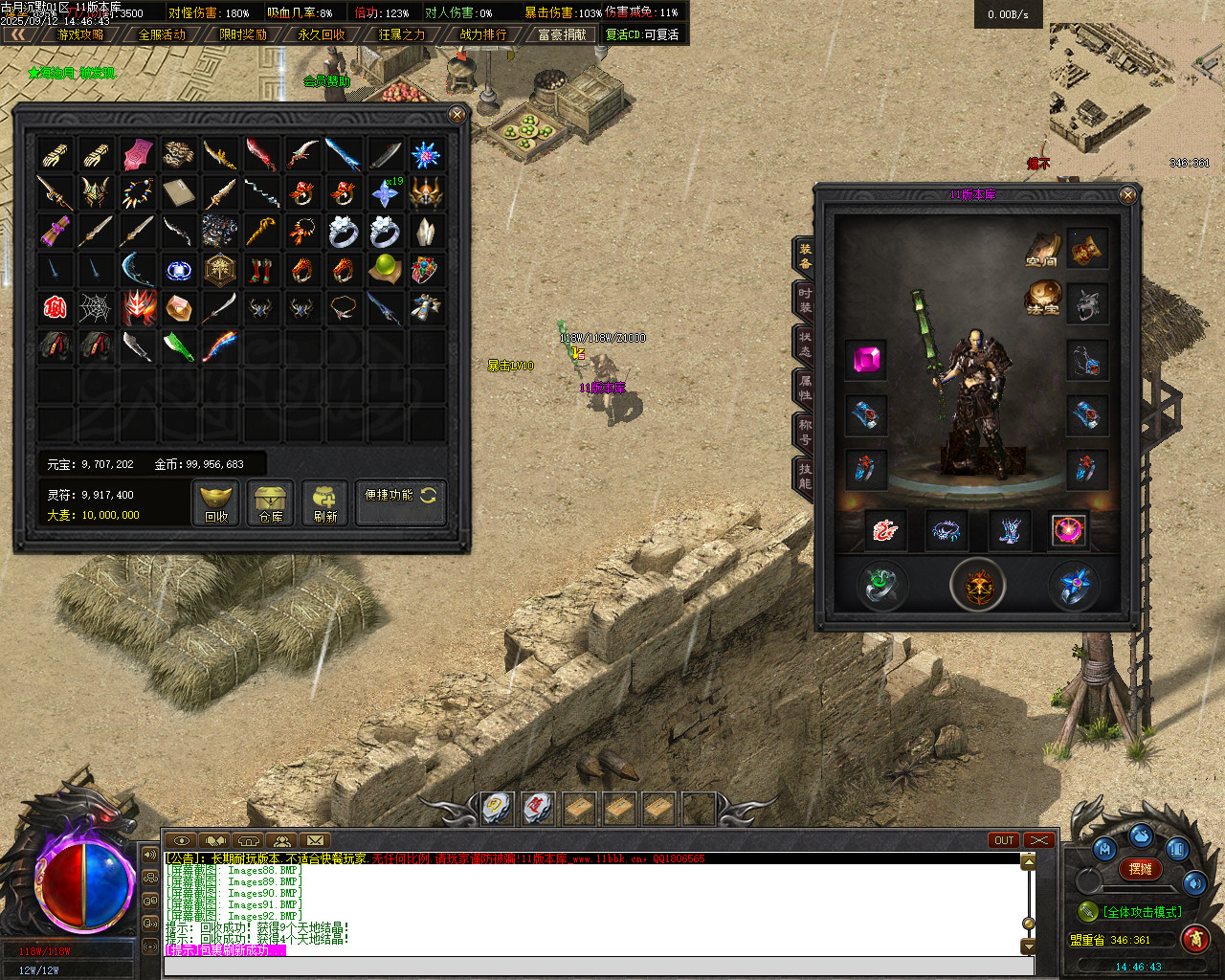
Task: Click the 摆摊 stall button
Action: 1140,869
